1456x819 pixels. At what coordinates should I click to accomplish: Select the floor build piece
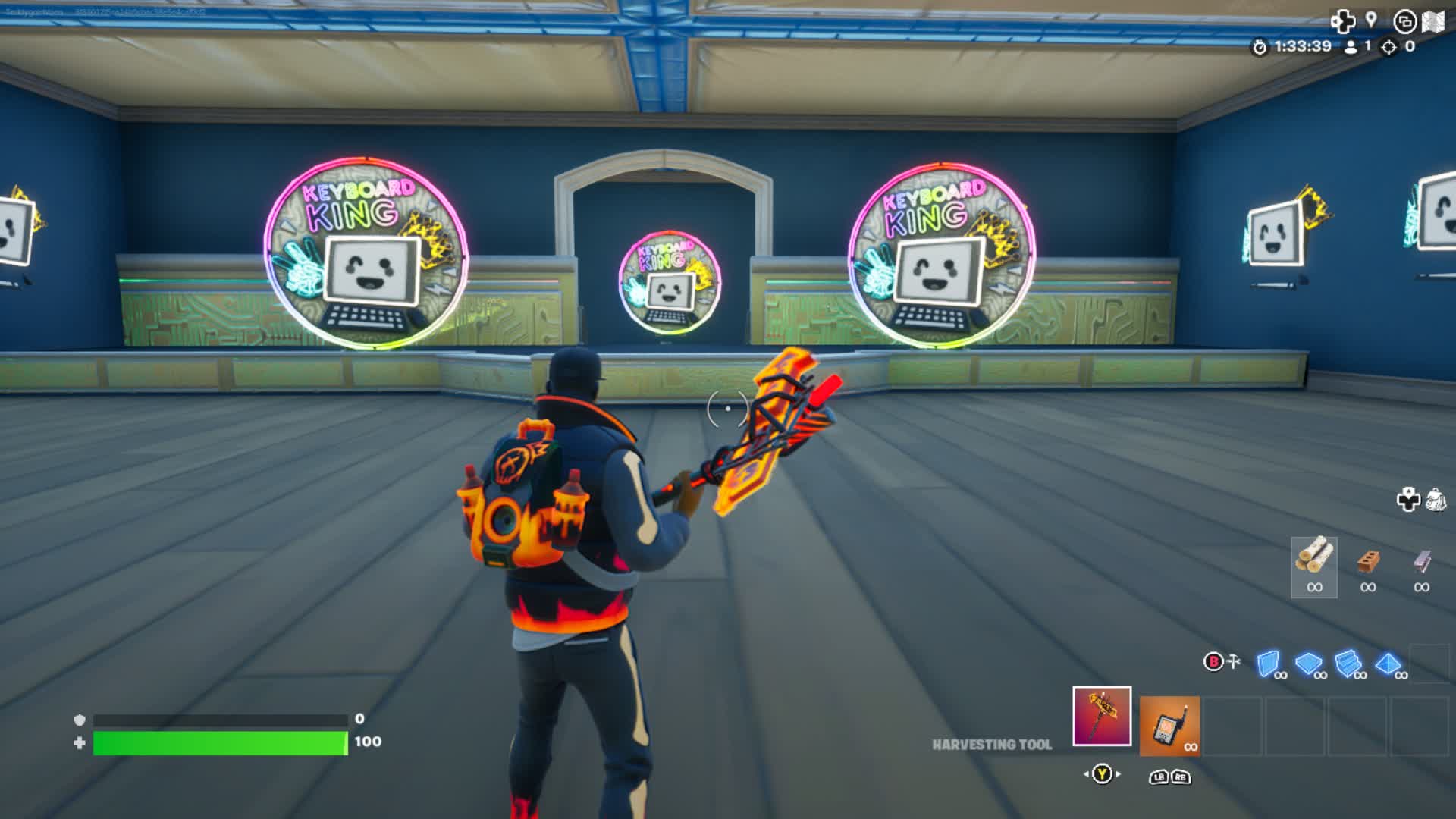coord(1307,664)
